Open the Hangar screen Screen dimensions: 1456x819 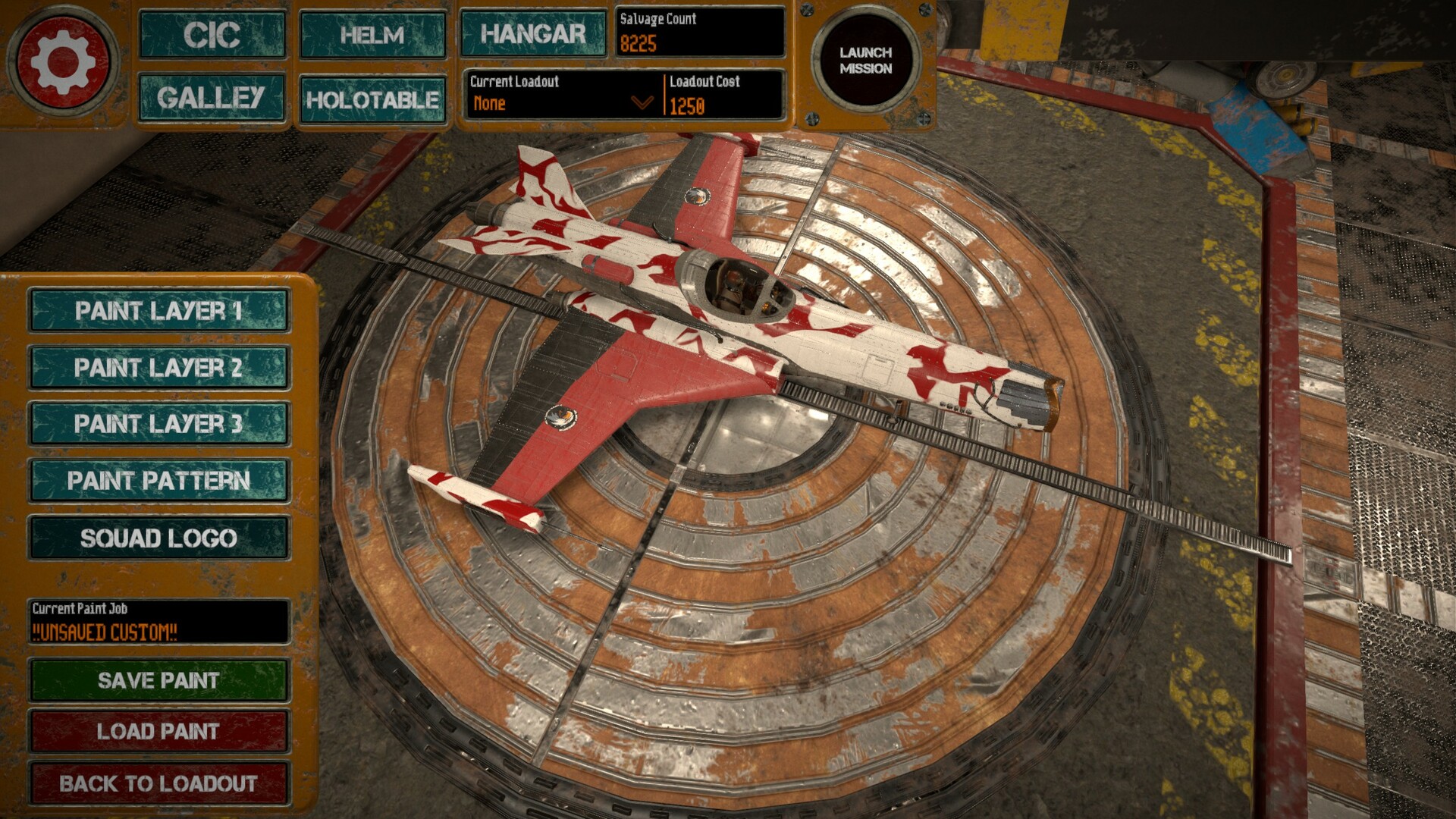(533, 34)
